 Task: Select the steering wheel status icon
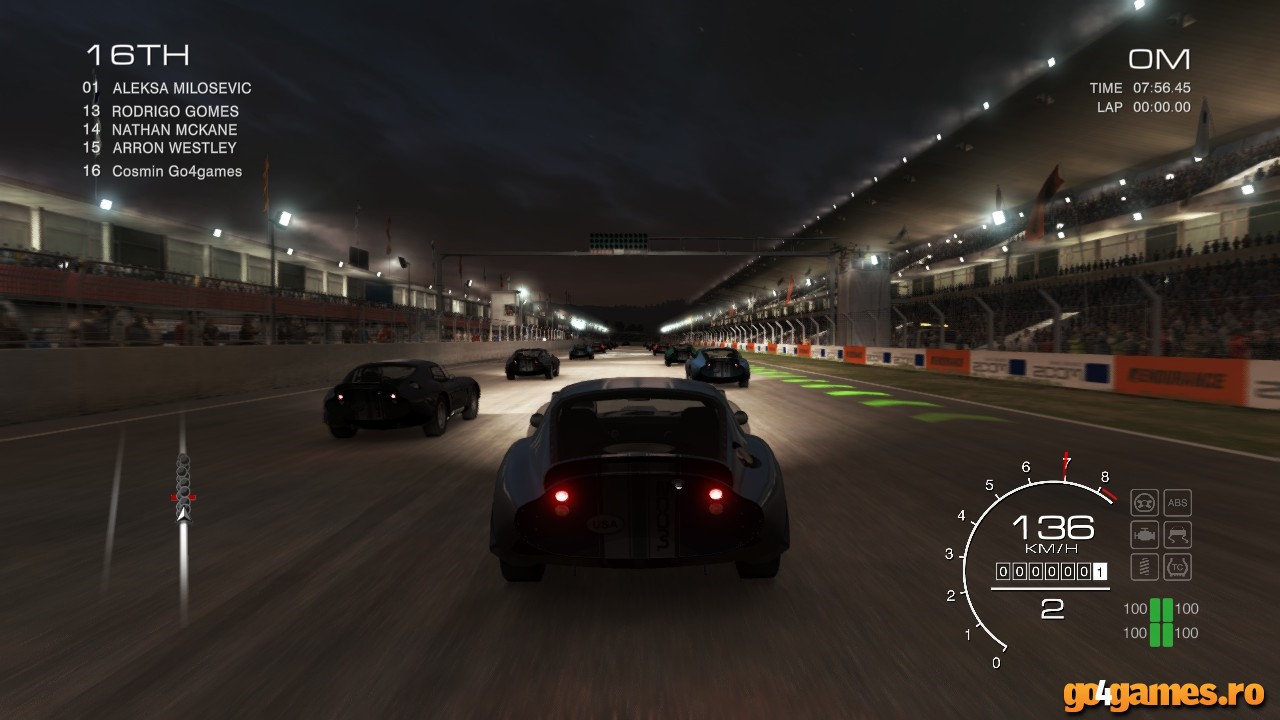[x=1144, y=503]
